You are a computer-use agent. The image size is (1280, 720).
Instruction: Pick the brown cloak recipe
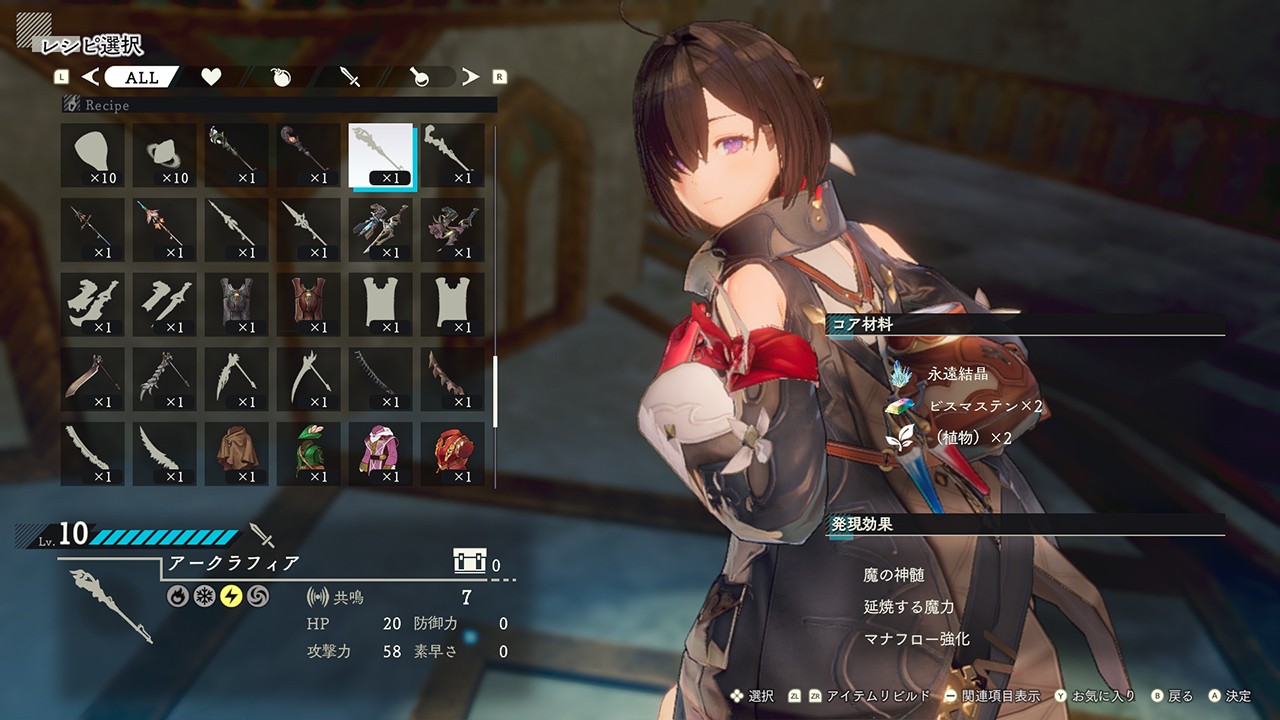[237, 454]
